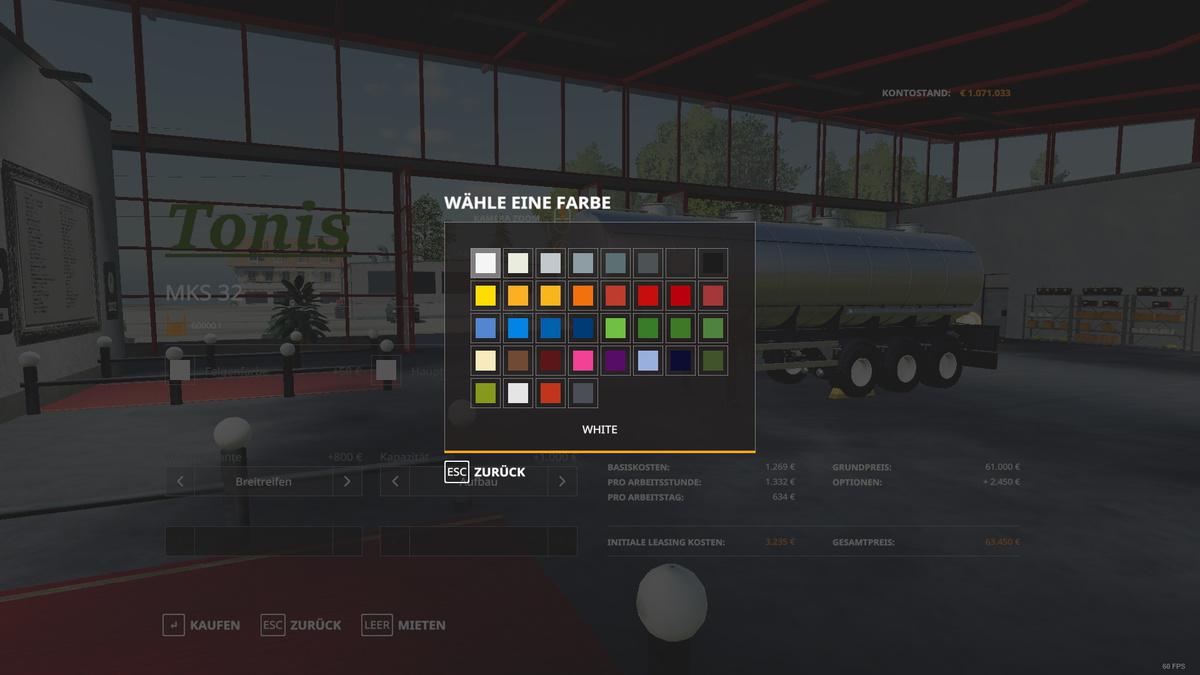Select the light lime green swatch
This screenshot has height=675, width=1200.
click(615, 328)
